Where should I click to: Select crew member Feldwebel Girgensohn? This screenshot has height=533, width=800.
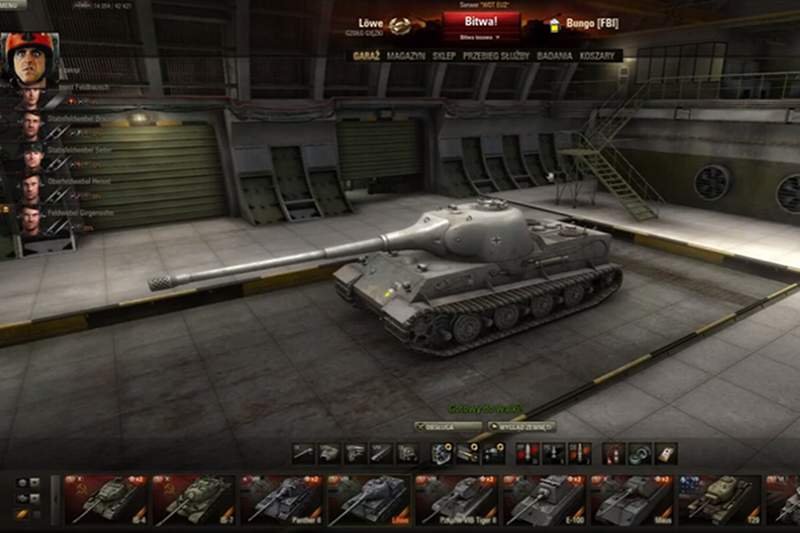point(32,217)
